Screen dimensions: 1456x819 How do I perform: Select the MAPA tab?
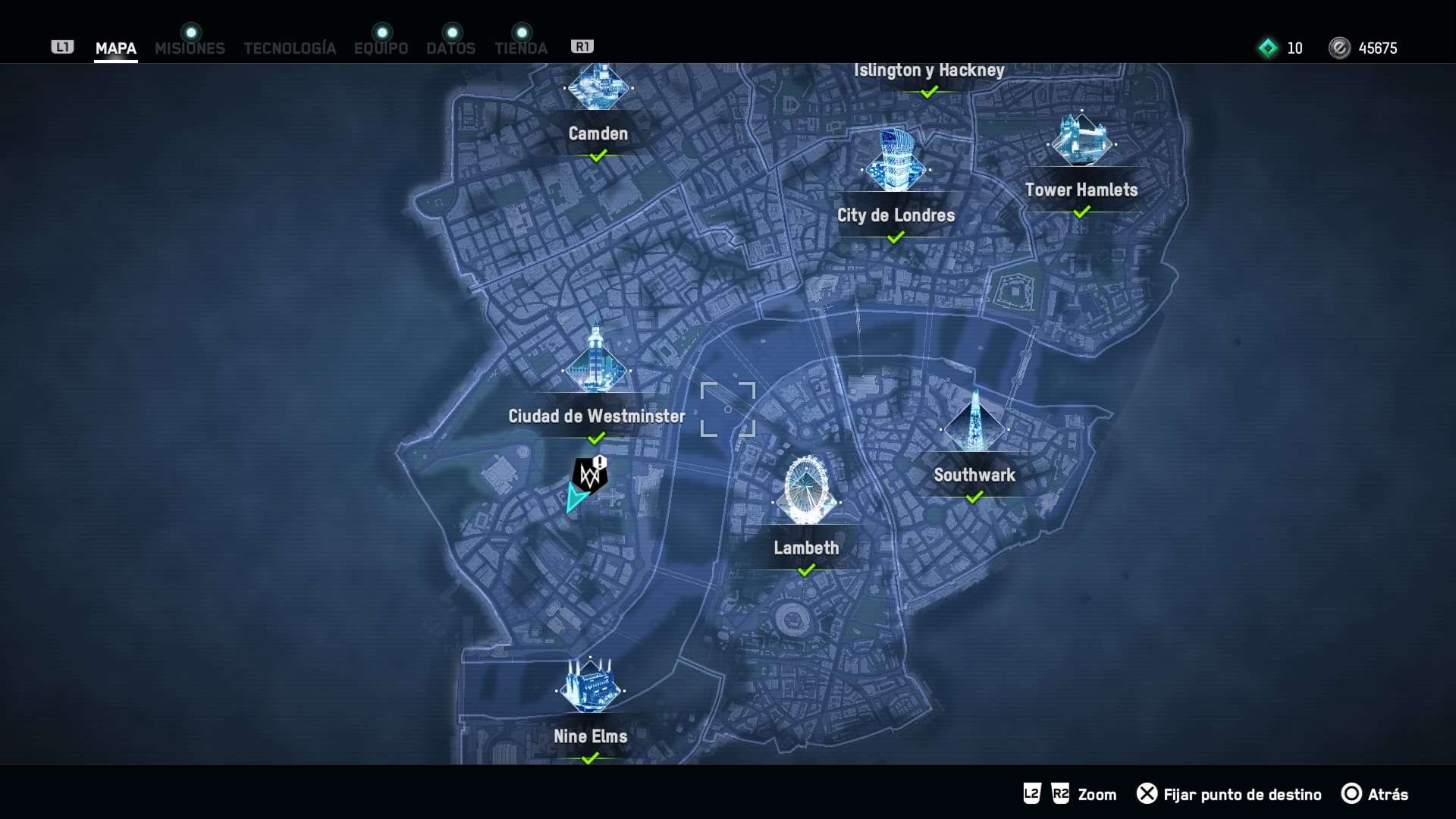[x=116, y=48]
